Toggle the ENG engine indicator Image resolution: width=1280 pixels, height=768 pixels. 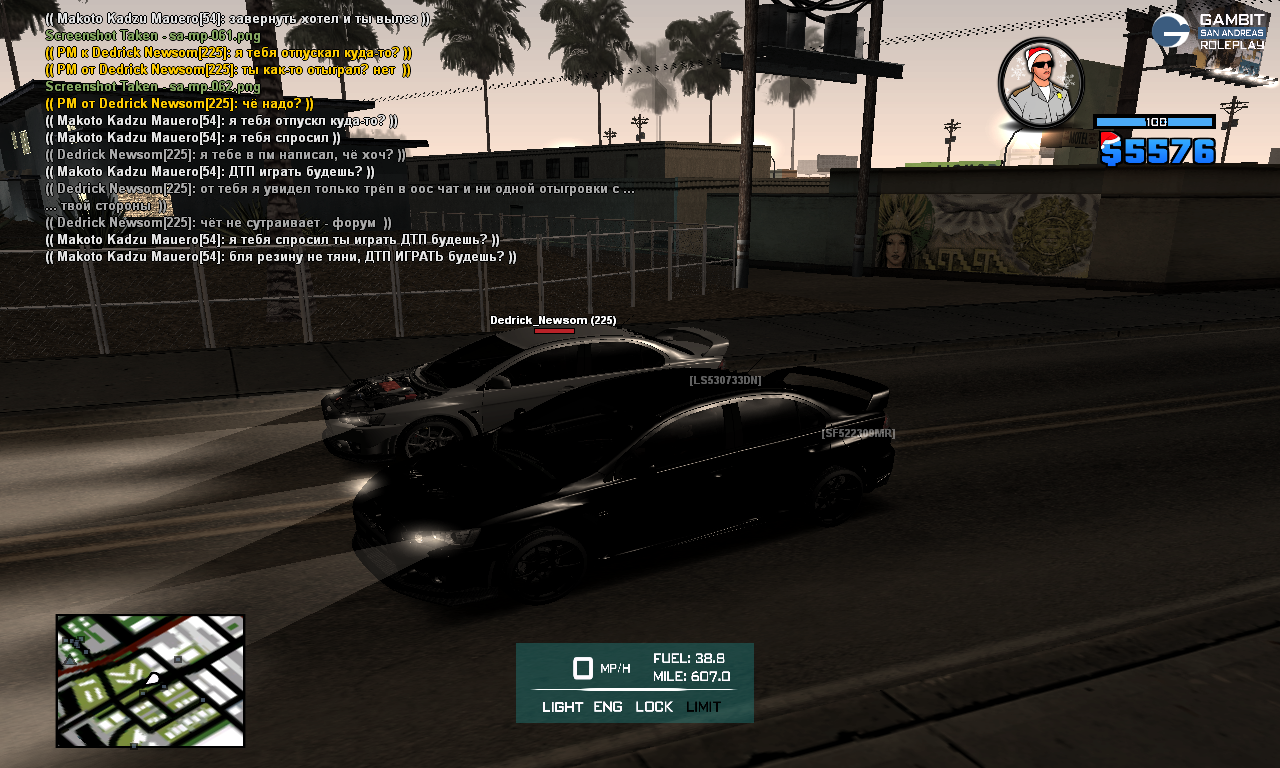608,707
